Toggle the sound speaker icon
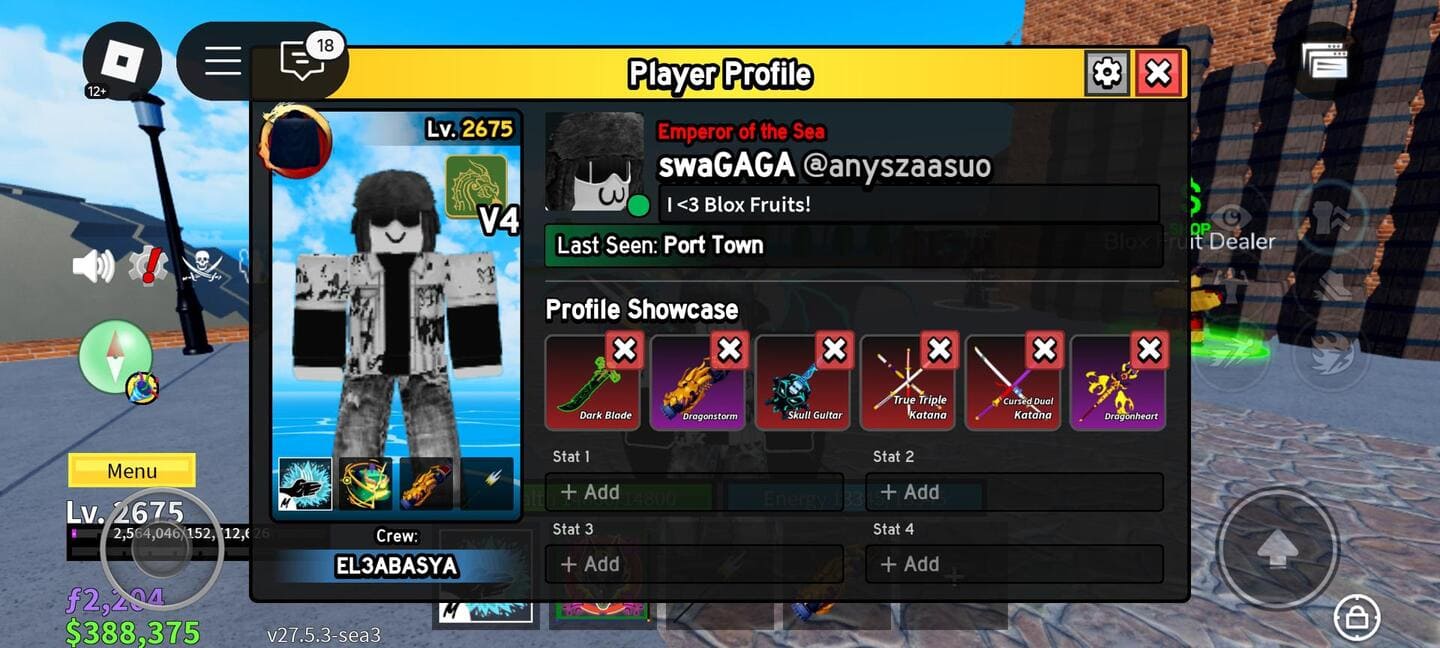Image resolution: width=1440 pixels, height=648 pixels. point(93,266)
